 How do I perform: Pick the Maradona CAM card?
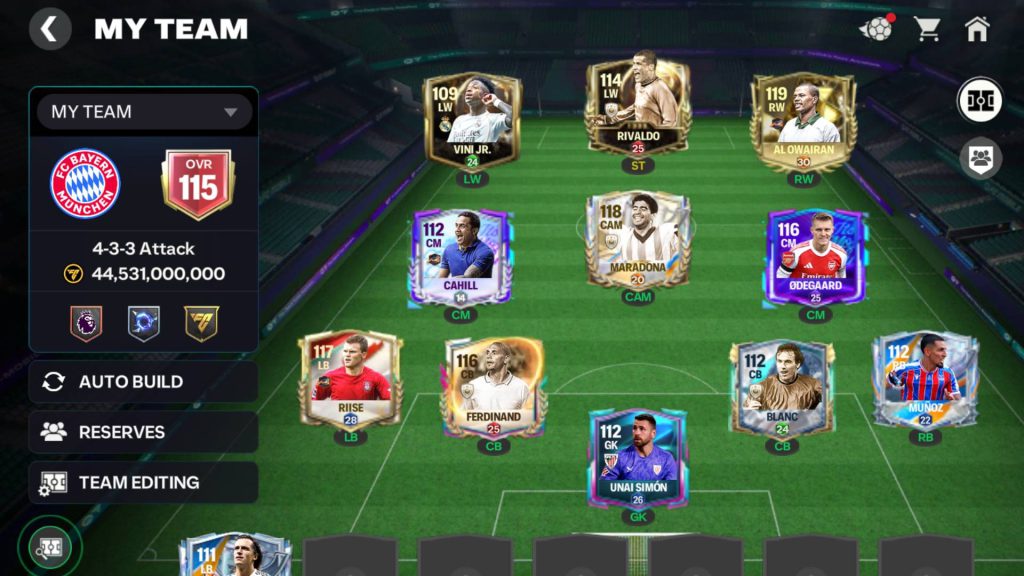pos(637,240)
